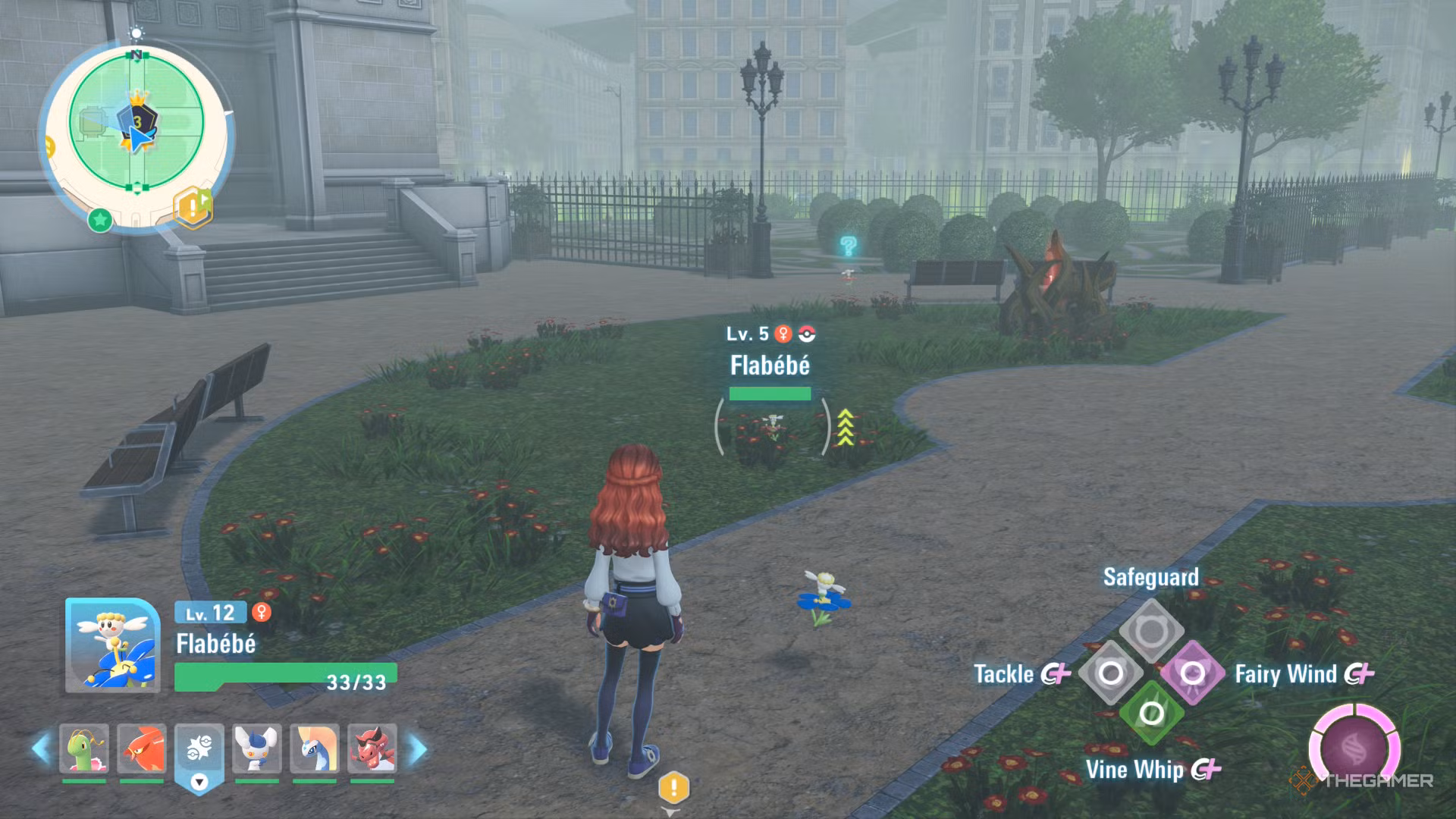Choose the Amaura party slot
The width and height of the screenshot is (1456, 819).
[x=315, y=748]
